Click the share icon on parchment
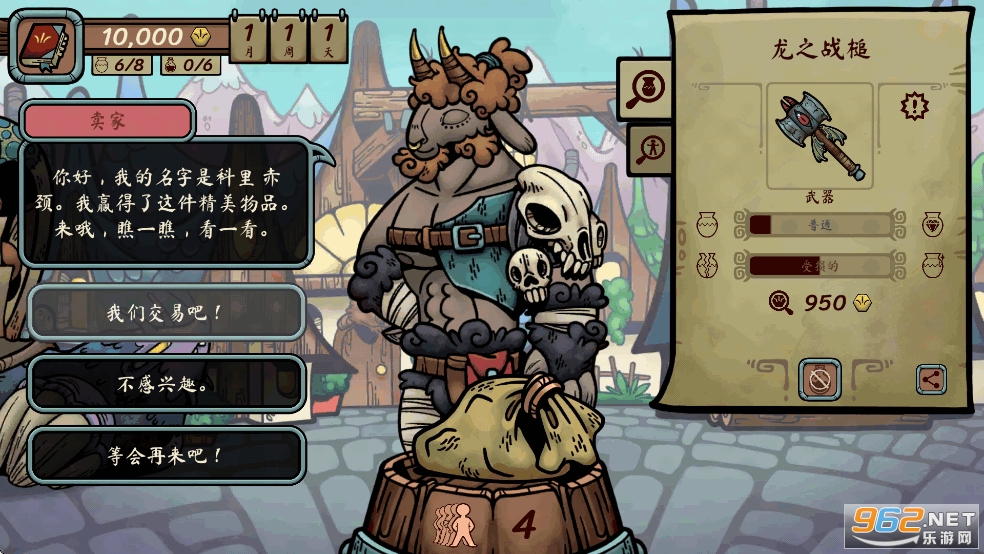The width and height of the screenshot is (984, 554). pos(930,379)
